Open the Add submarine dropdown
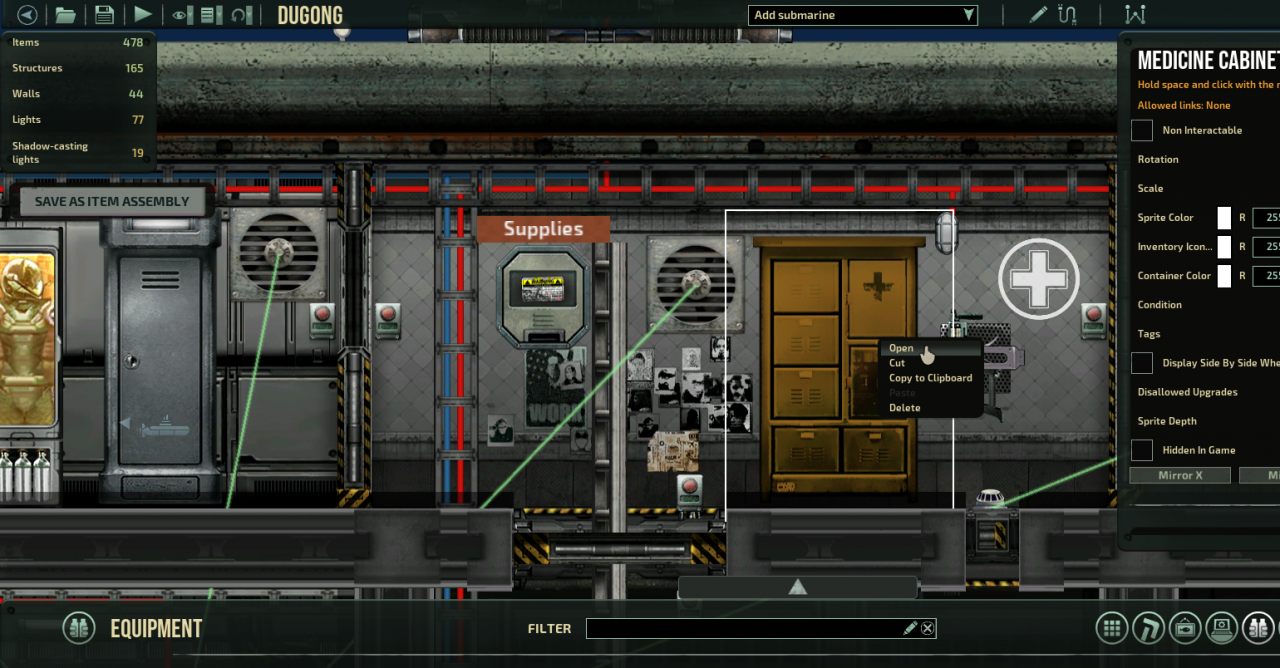The width and height of the screenshot is (1280, 668). pos(862,15)
